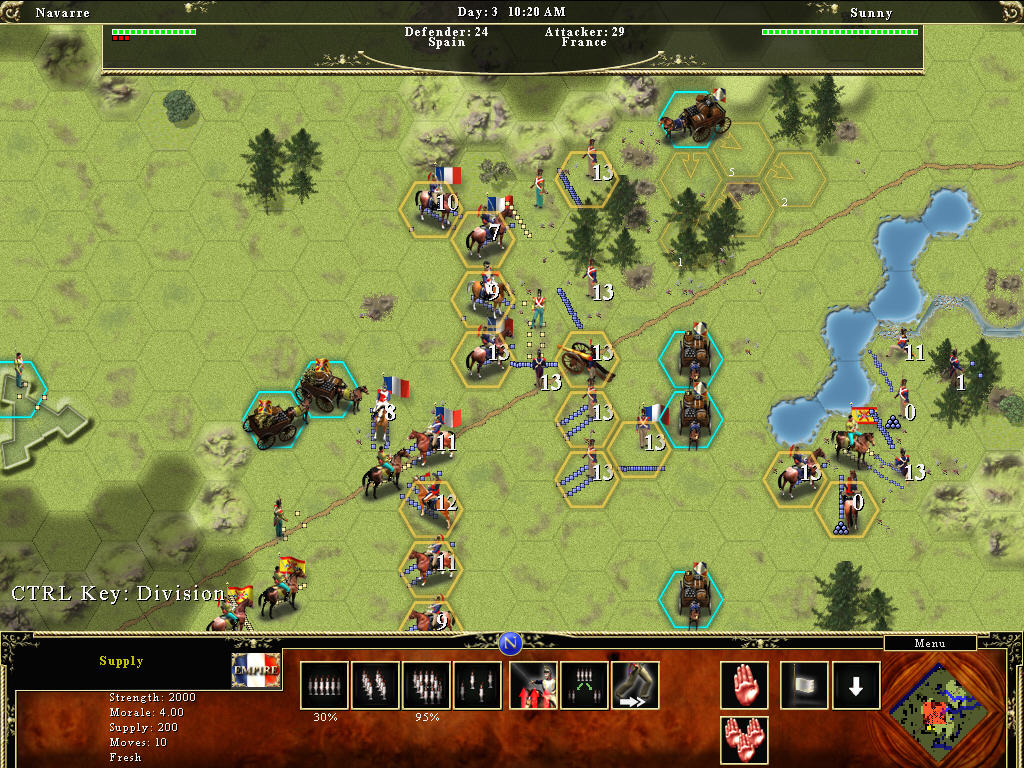Choose the formation icon marked 95%
Screen dimensions: 1024x768
[426, 685]
